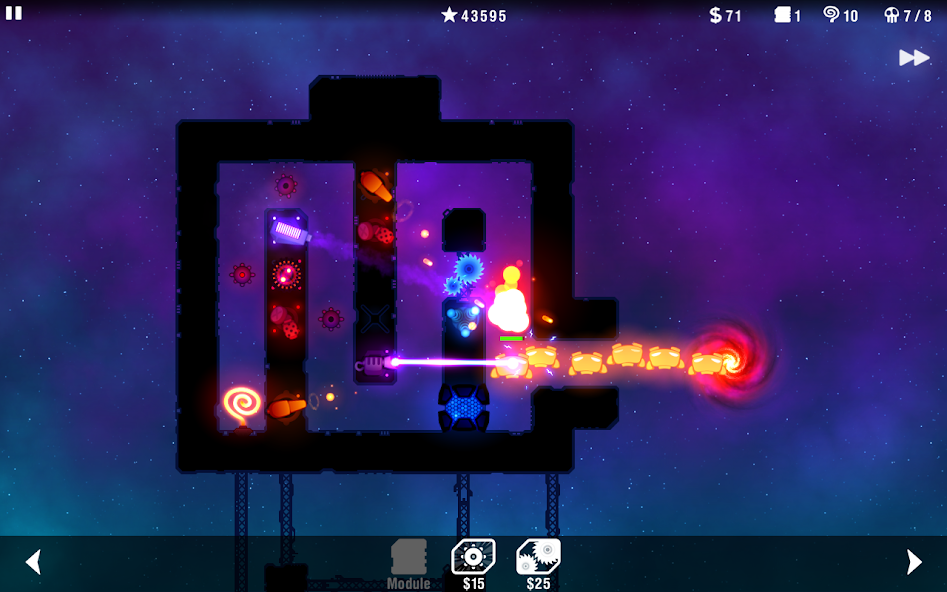Select the Module build option
The height and width of the screenshot is (592, 947).
[x=408, y=563]
